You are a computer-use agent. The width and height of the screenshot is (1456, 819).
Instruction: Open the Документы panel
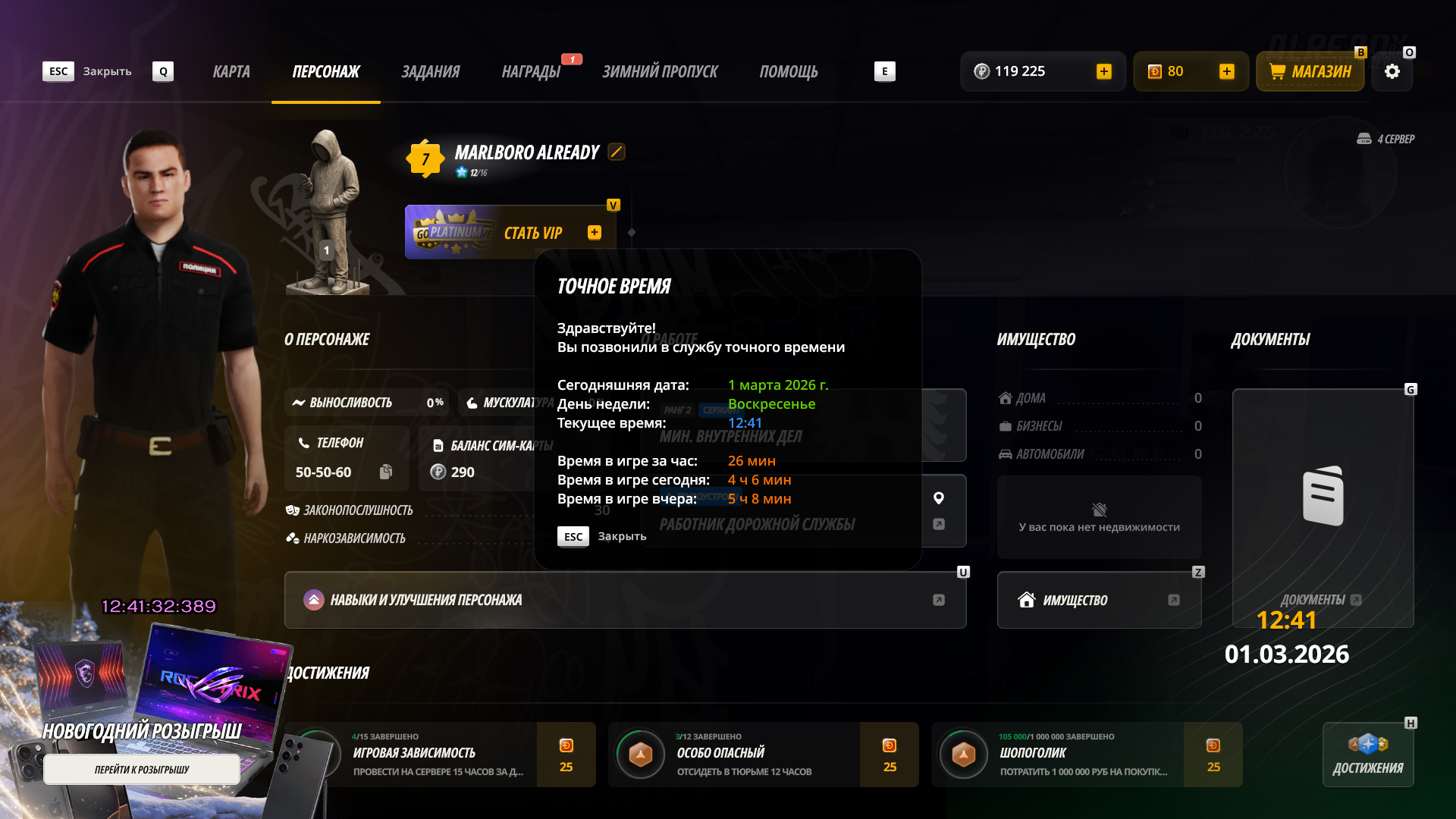(x=1323, y=508)
